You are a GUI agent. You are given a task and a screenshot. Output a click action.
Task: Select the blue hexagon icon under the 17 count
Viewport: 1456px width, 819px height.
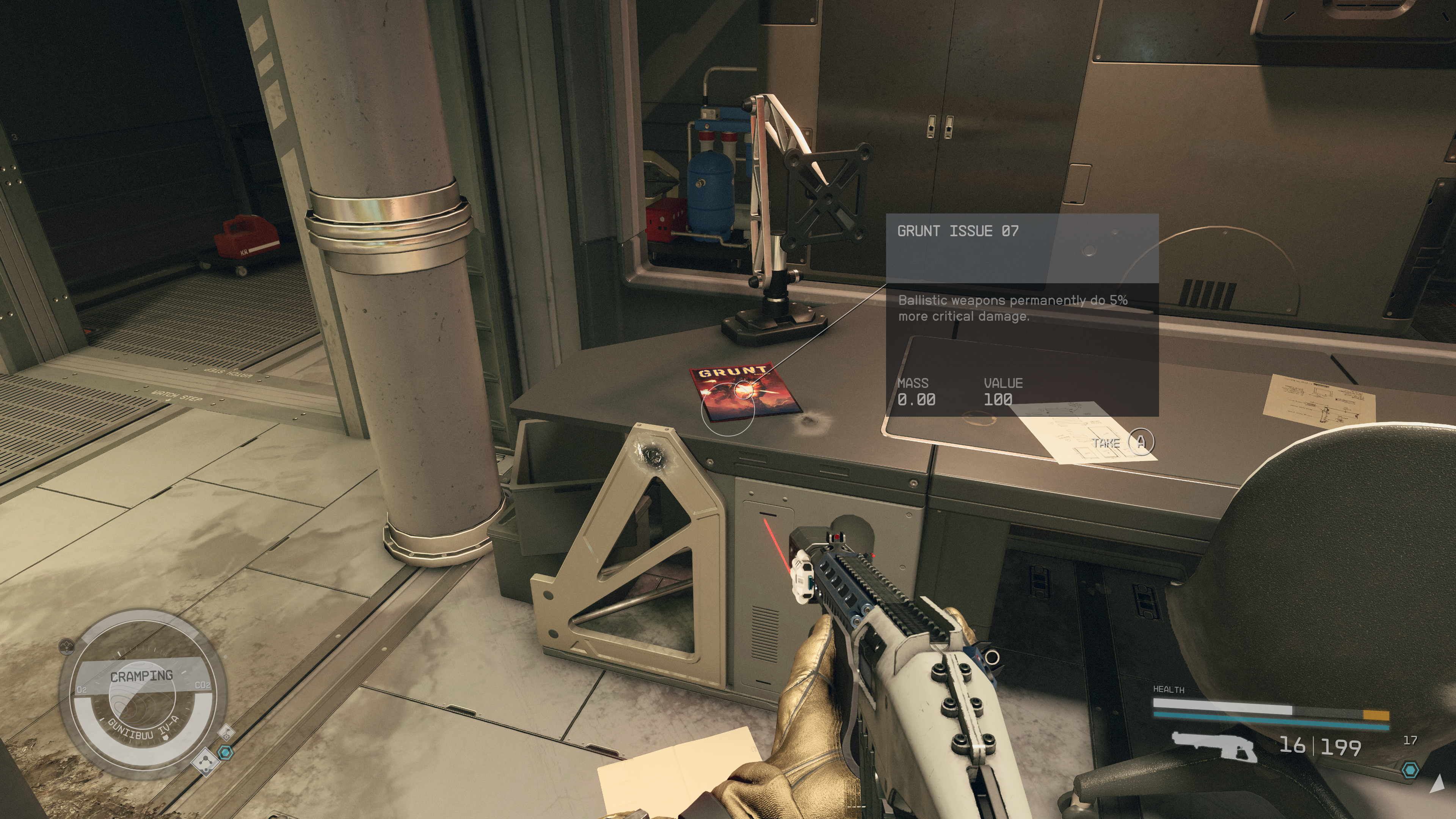[1411, 770]
